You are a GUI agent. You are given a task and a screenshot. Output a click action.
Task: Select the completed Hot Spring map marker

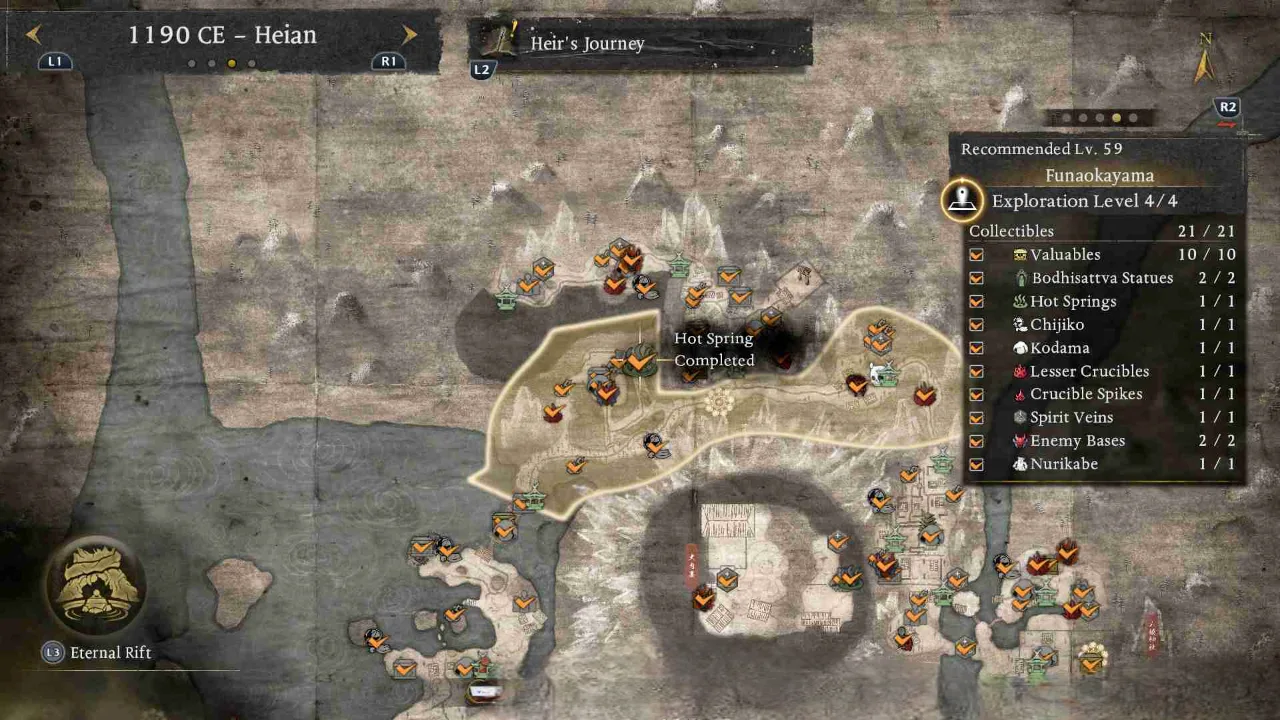point(638,359)
